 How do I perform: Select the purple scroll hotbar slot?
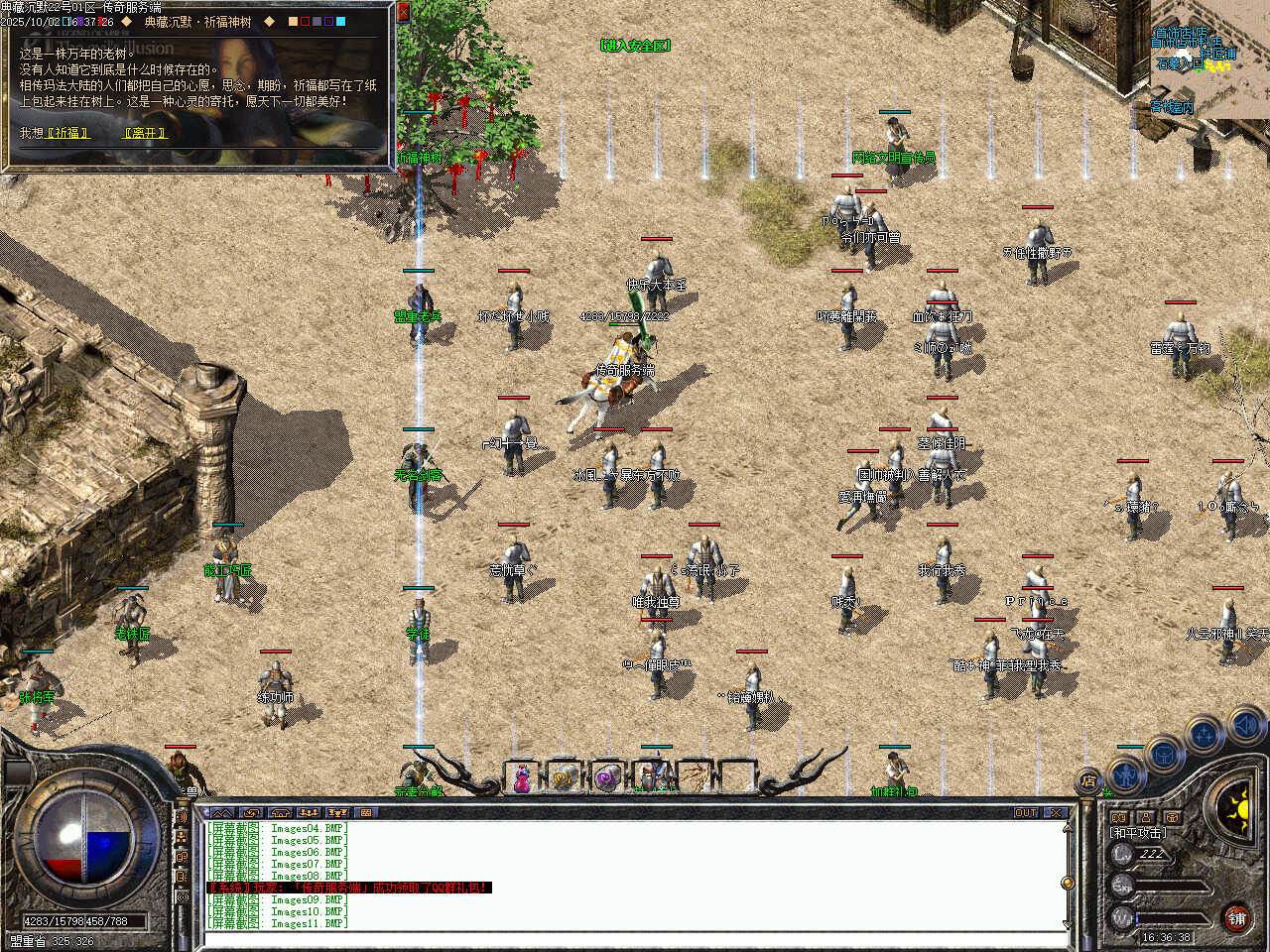click(606, 778)
